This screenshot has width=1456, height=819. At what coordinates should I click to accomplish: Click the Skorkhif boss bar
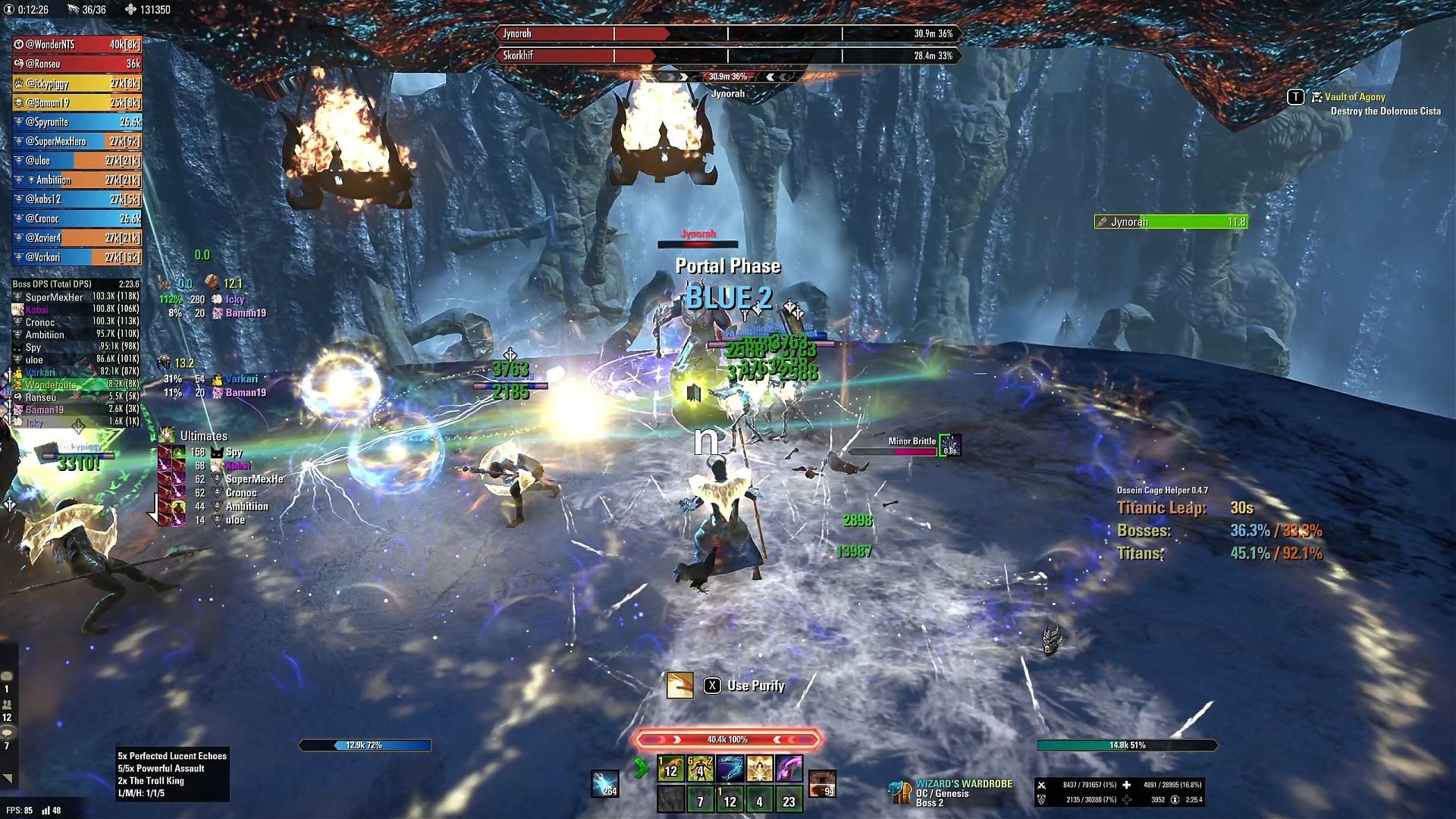(x=728, y=55)
